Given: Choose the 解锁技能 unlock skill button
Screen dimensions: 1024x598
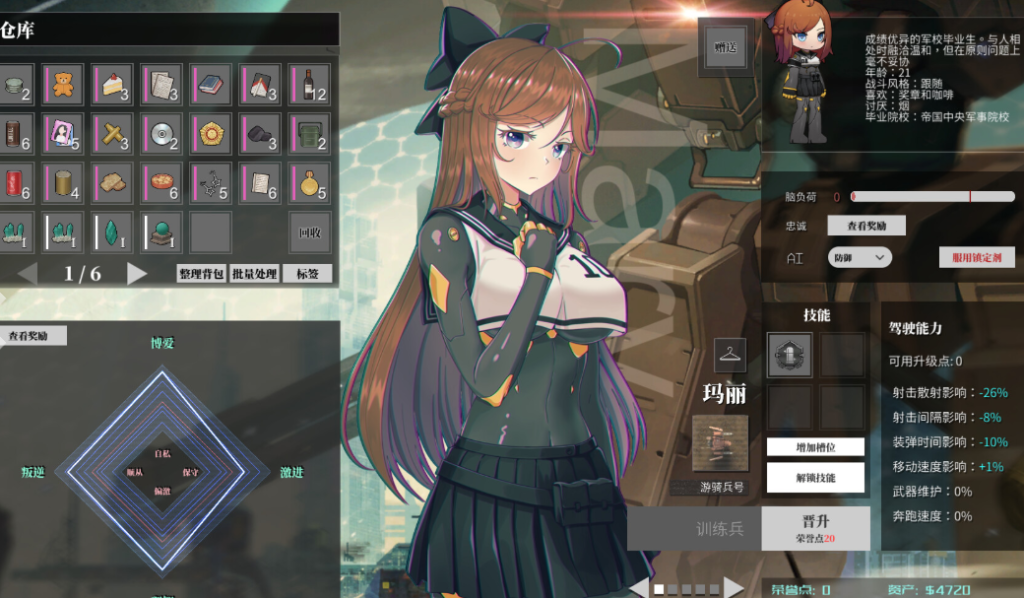Looking at the screenshot, I should (x=815, y=477).
